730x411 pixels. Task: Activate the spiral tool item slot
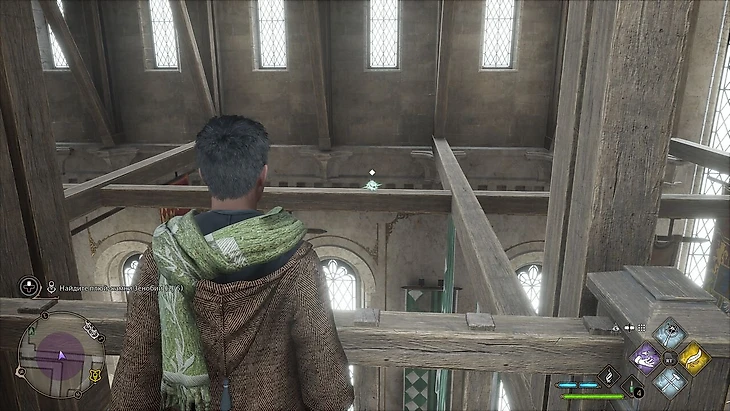click(608, 375)
